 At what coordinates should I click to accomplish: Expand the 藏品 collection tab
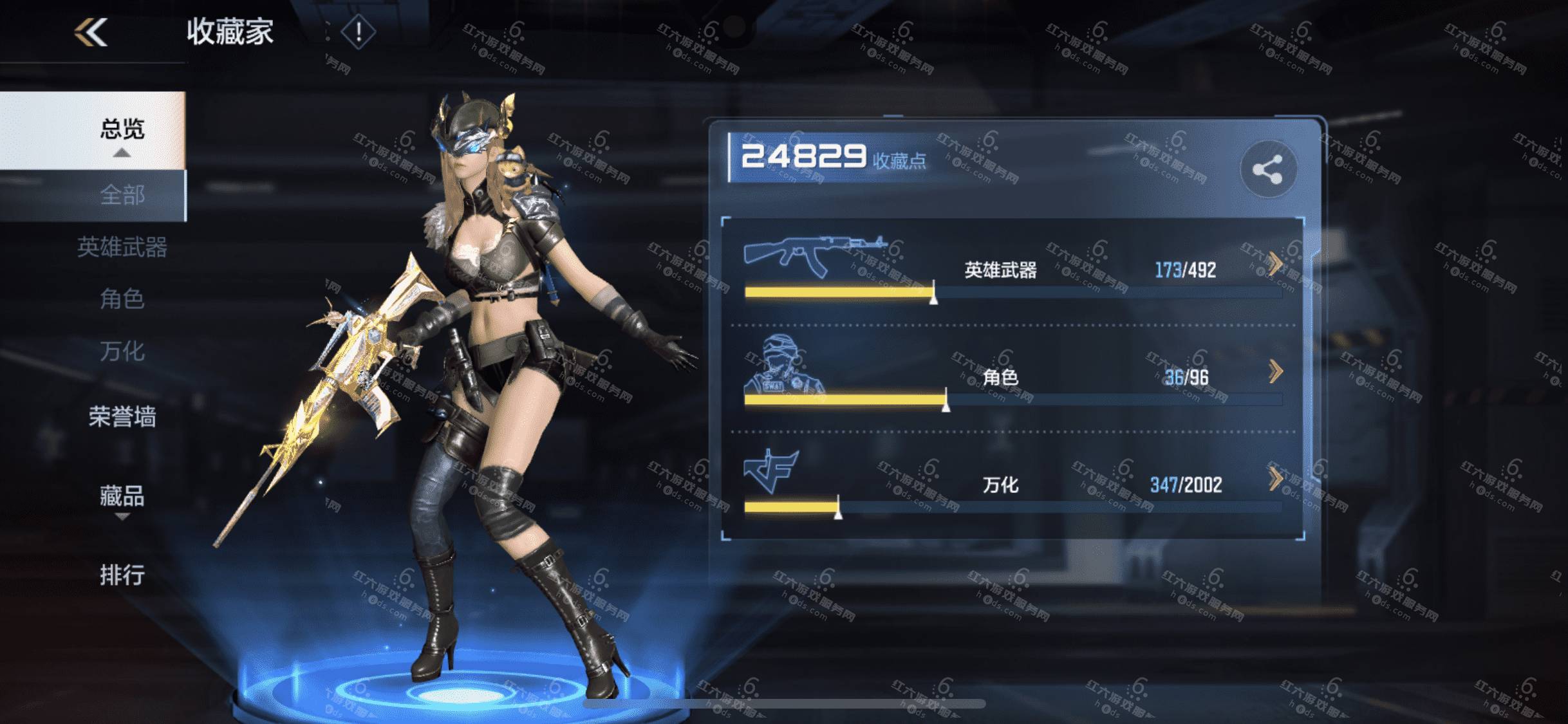(x=122, y=496)
